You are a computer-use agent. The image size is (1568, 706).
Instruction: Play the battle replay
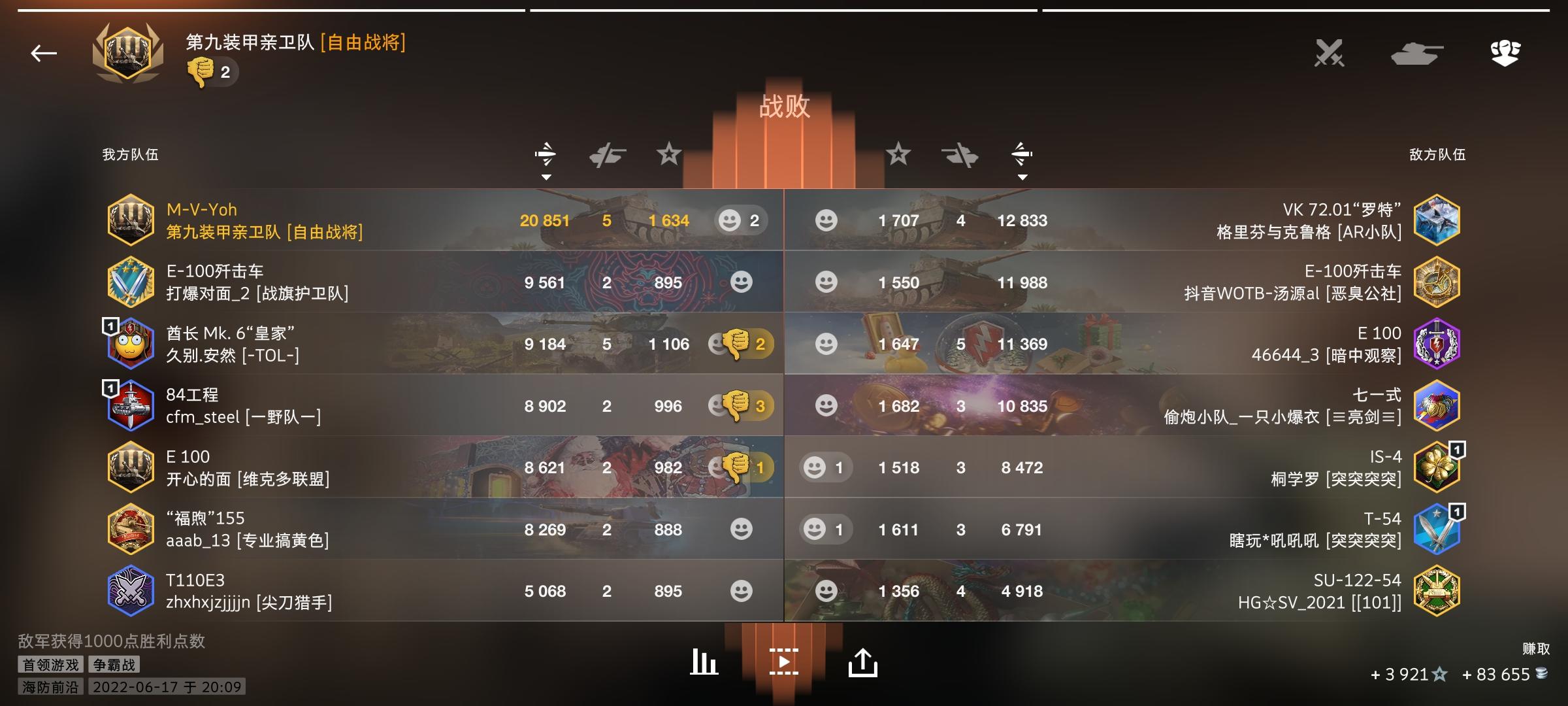coord(783,662)
